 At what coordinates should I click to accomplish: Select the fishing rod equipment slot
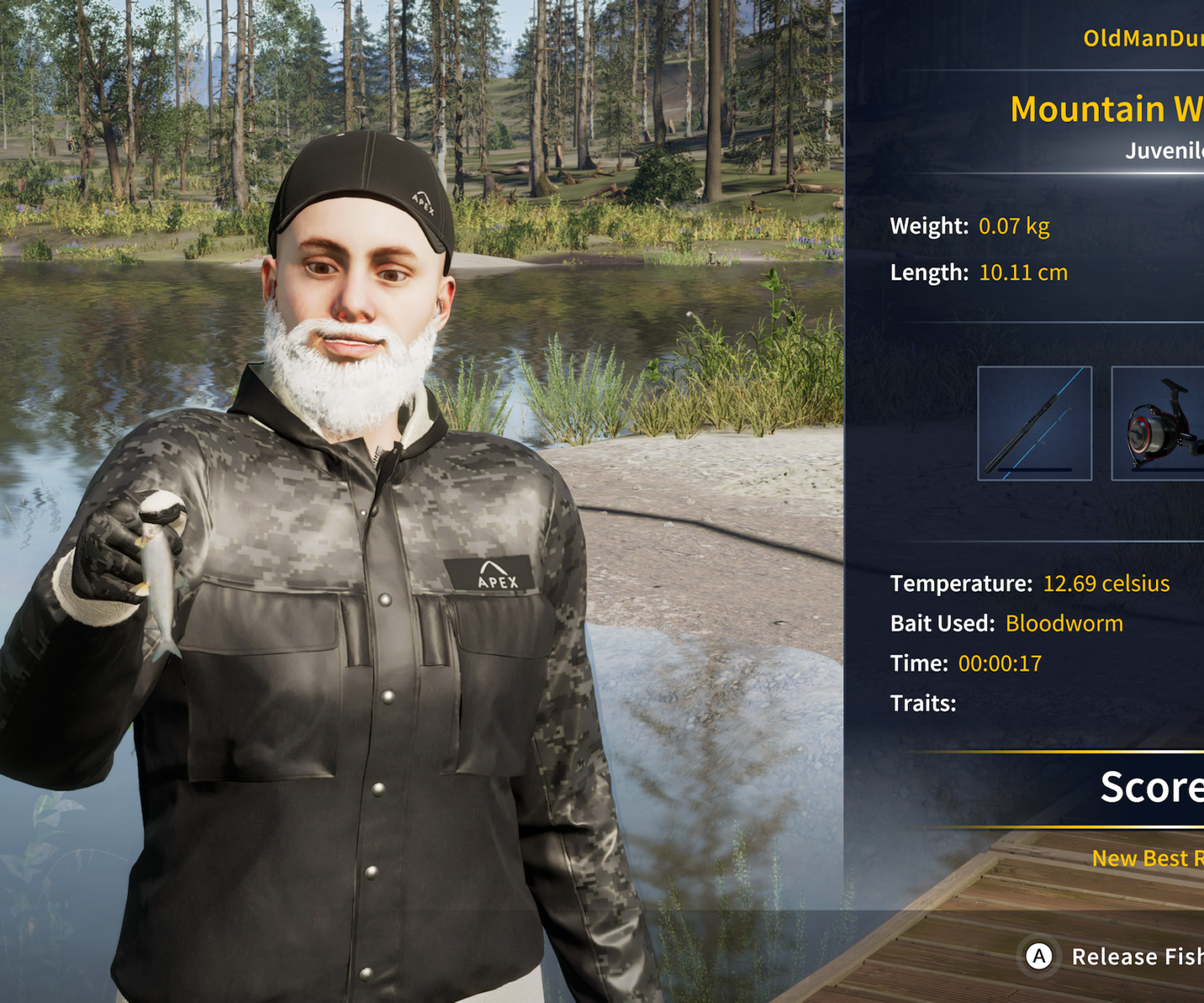(x=1034, y=423)
